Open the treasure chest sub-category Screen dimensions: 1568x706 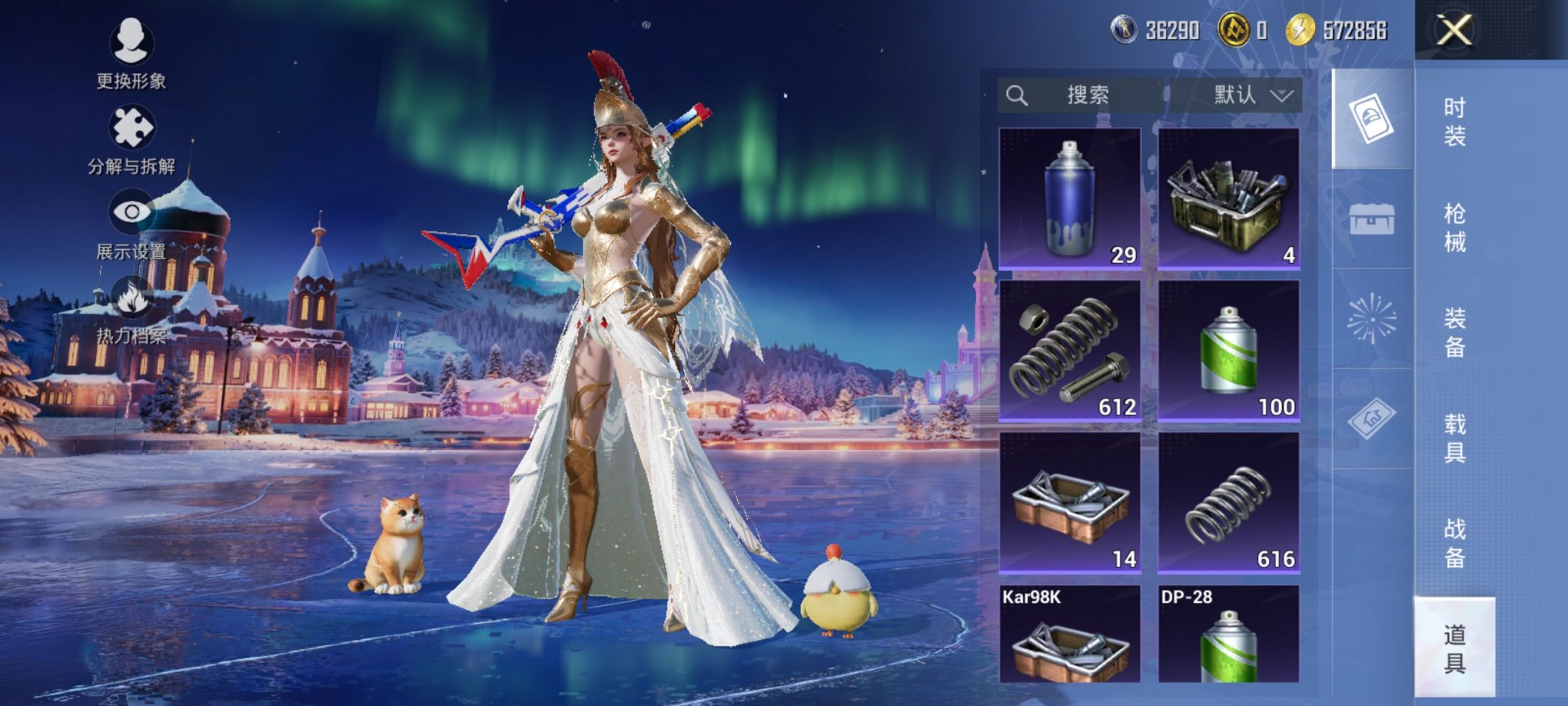[x=1372, y=220]
